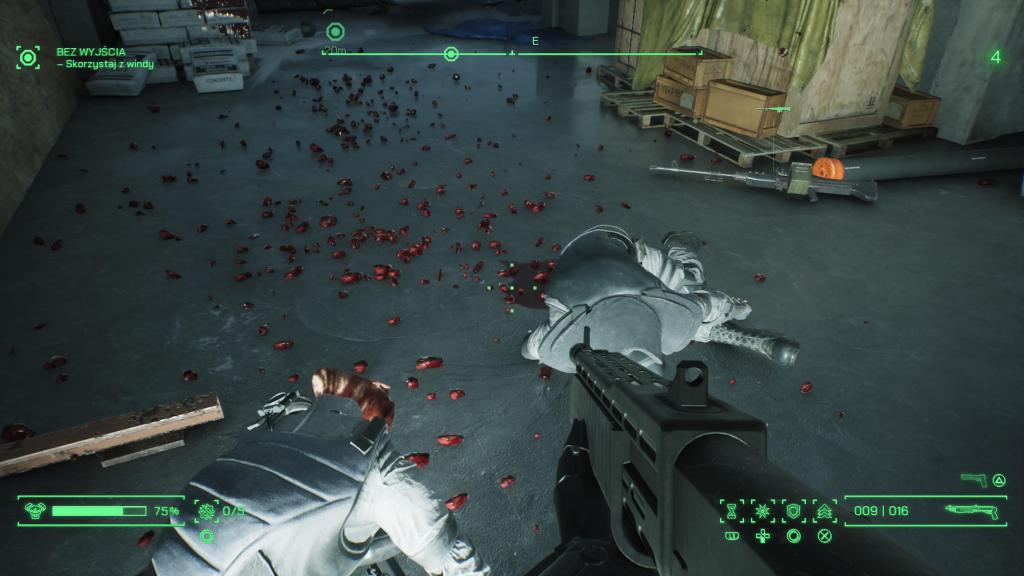This screenshot has width=1024, height=576.
Task: Switch to the pistol weapon icon
Action: 972,480
